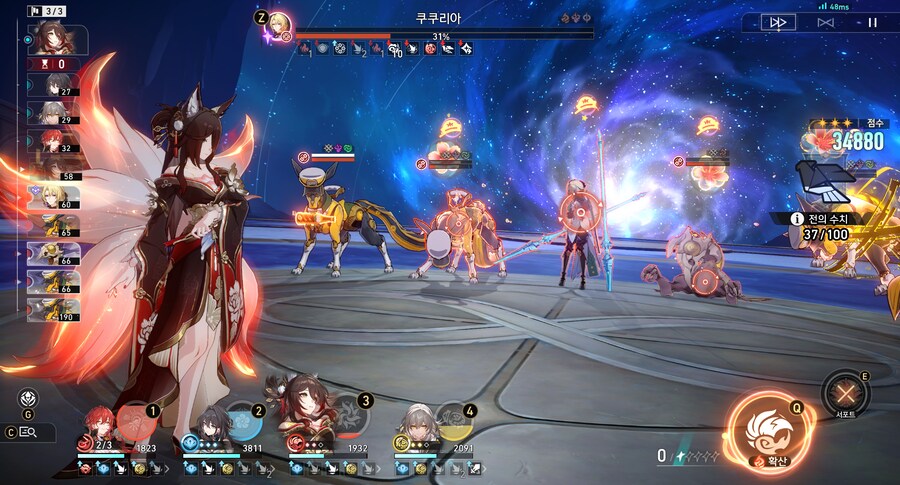Toggle the double-speed battle button
The height and width of the screenshot is (485, 900).
(x=777, y=22)
